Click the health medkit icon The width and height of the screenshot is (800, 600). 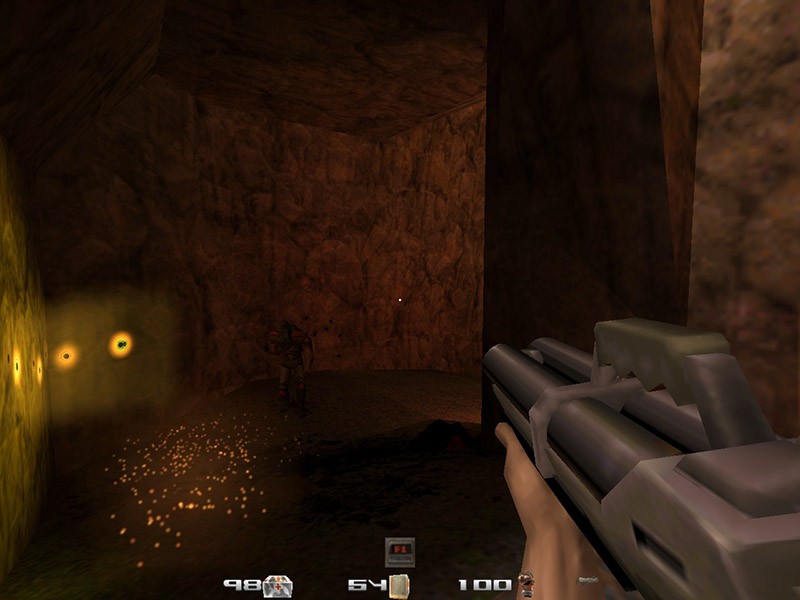[x=278, y=585]
